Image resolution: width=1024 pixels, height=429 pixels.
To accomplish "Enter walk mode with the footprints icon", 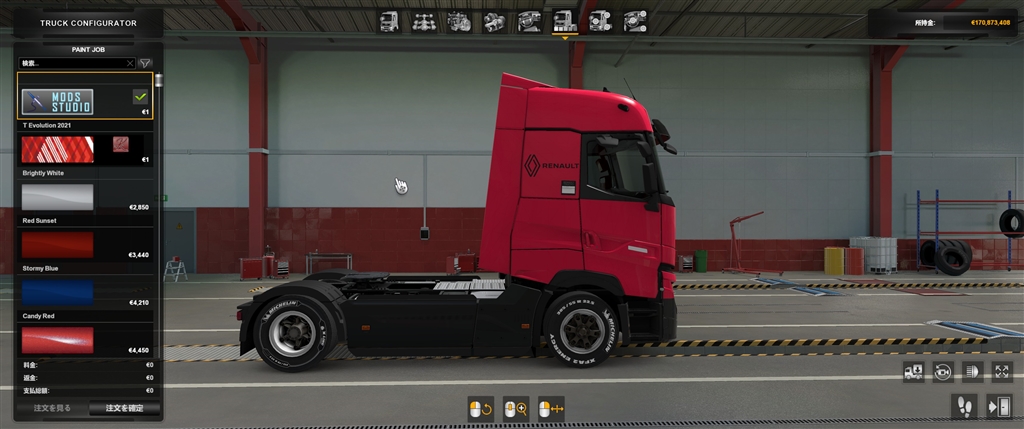I will coord(964,405).
